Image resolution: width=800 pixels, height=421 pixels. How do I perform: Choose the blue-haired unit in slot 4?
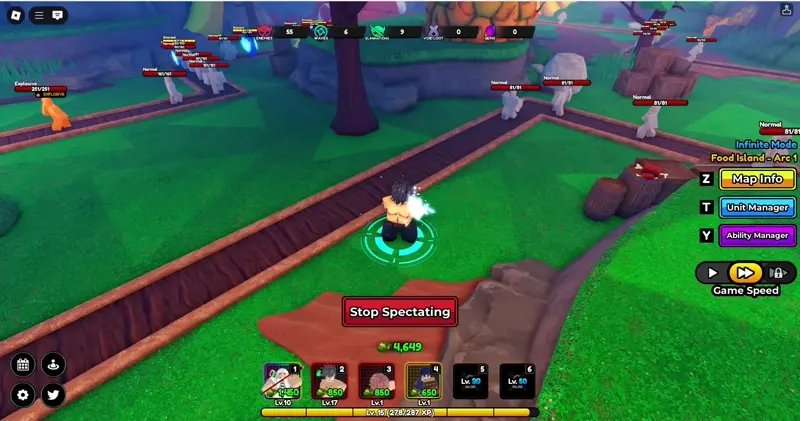423,381
